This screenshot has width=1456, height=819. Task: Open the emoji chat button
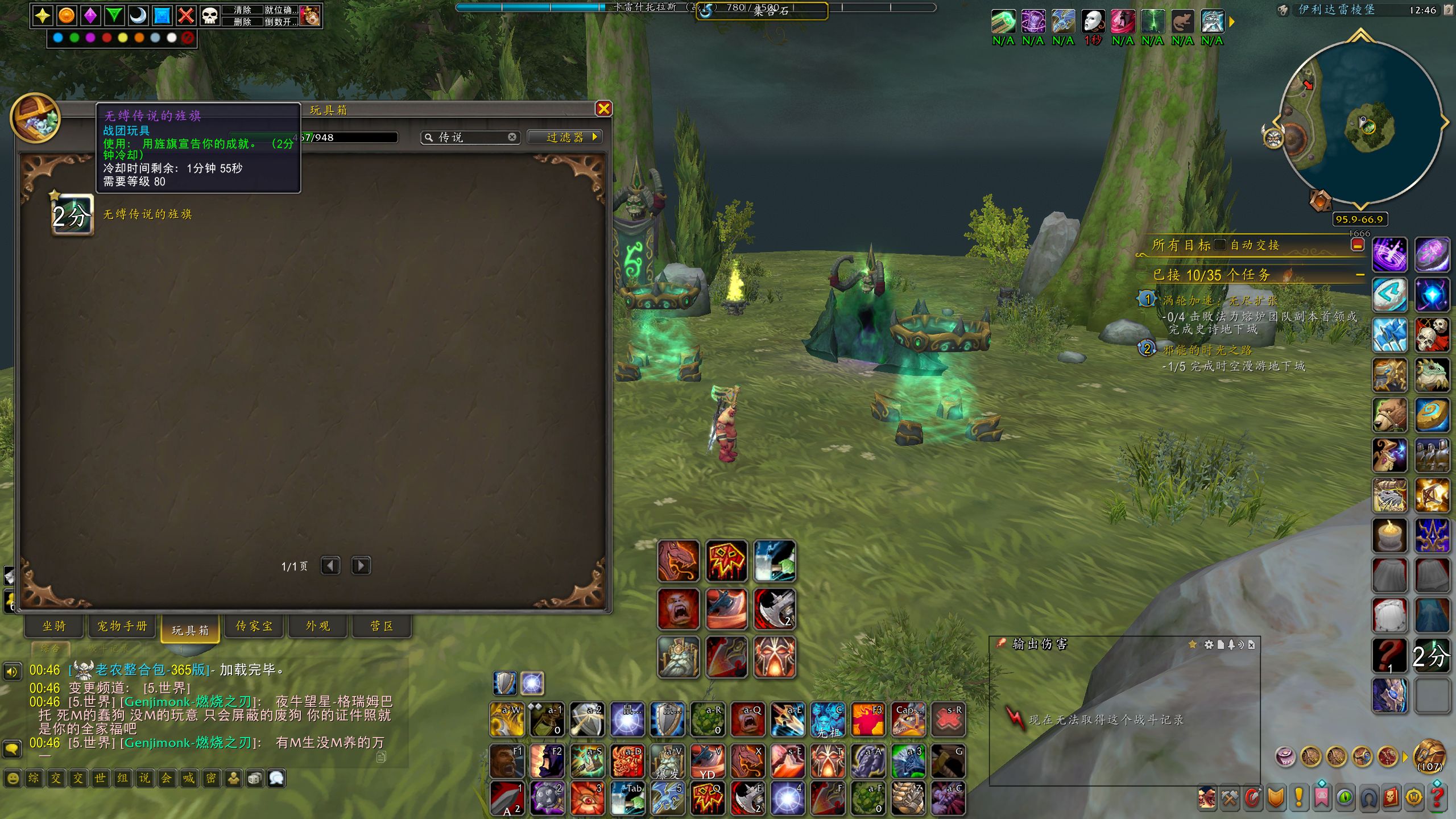[13, 778]
